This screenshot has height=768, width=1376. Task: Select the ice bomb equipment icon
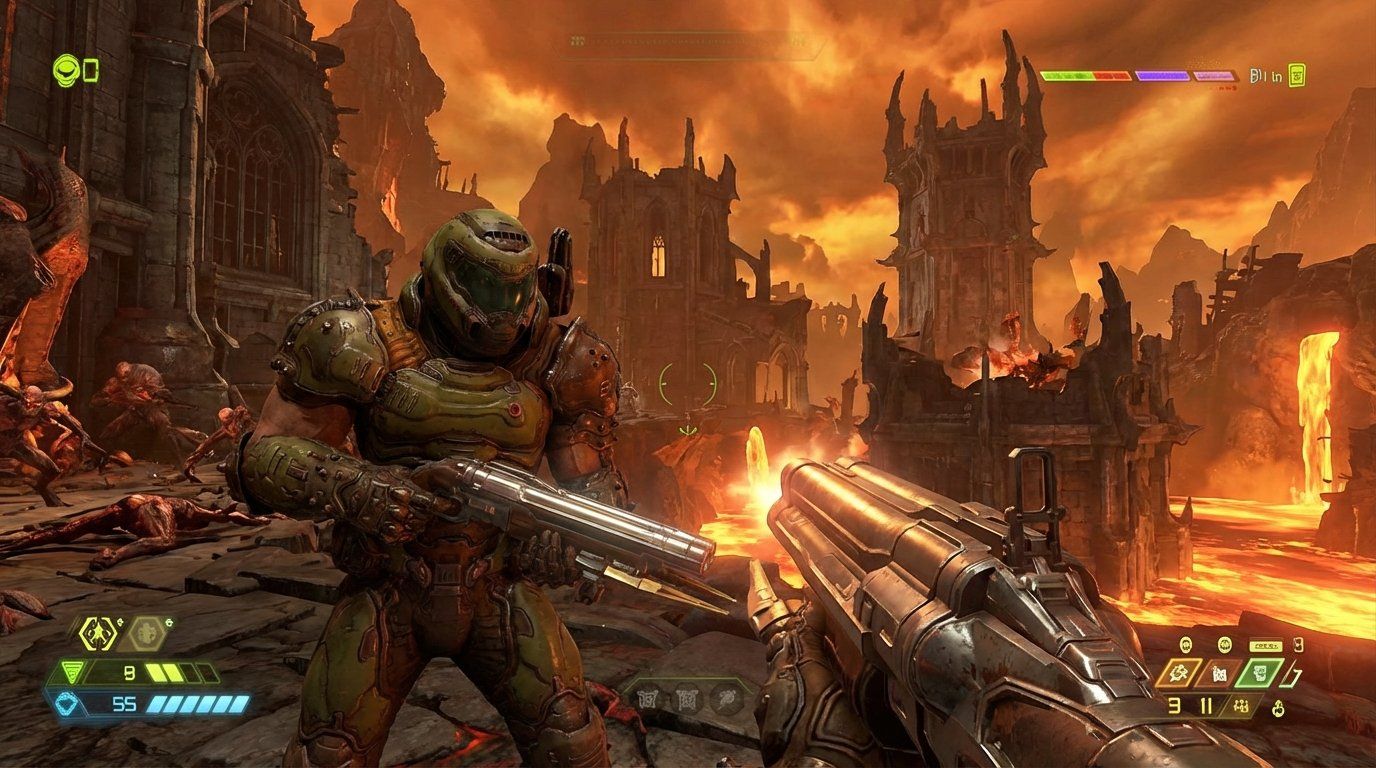[145, 633]
